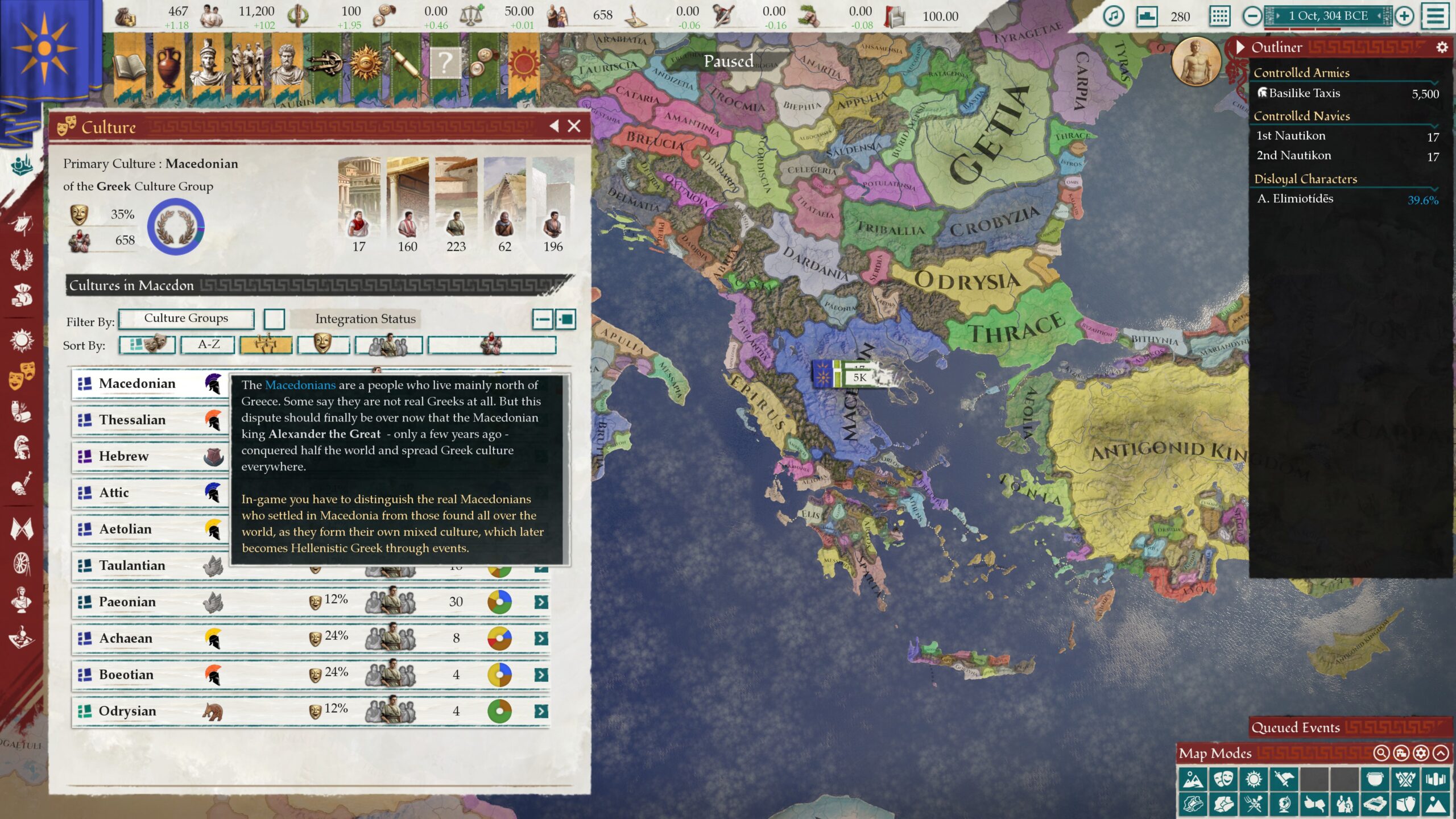Close the Culture panel
Image resolution: width=1456 pixels, height=819 pixels.
574,126
